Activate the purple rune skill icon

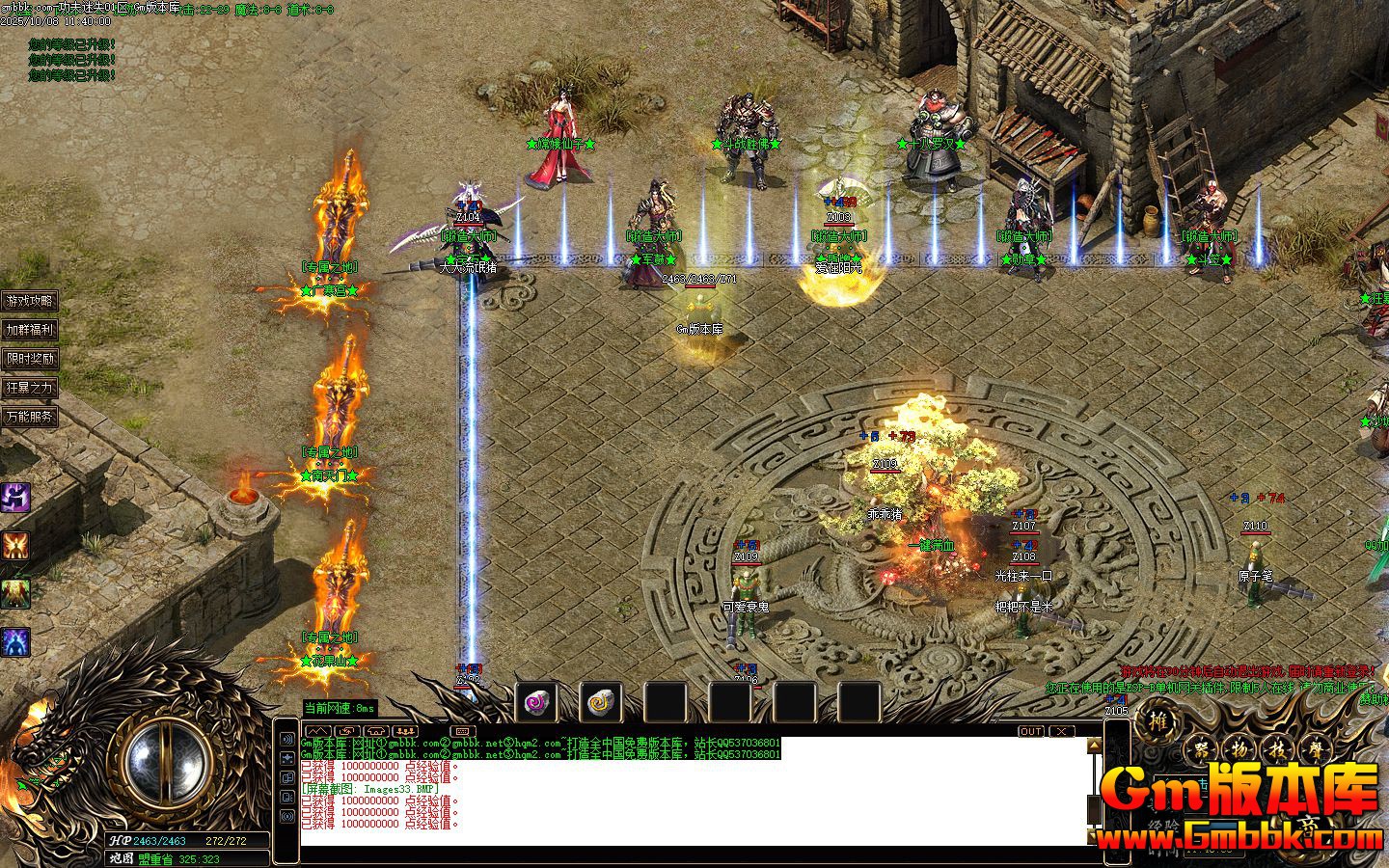[15, 498]
